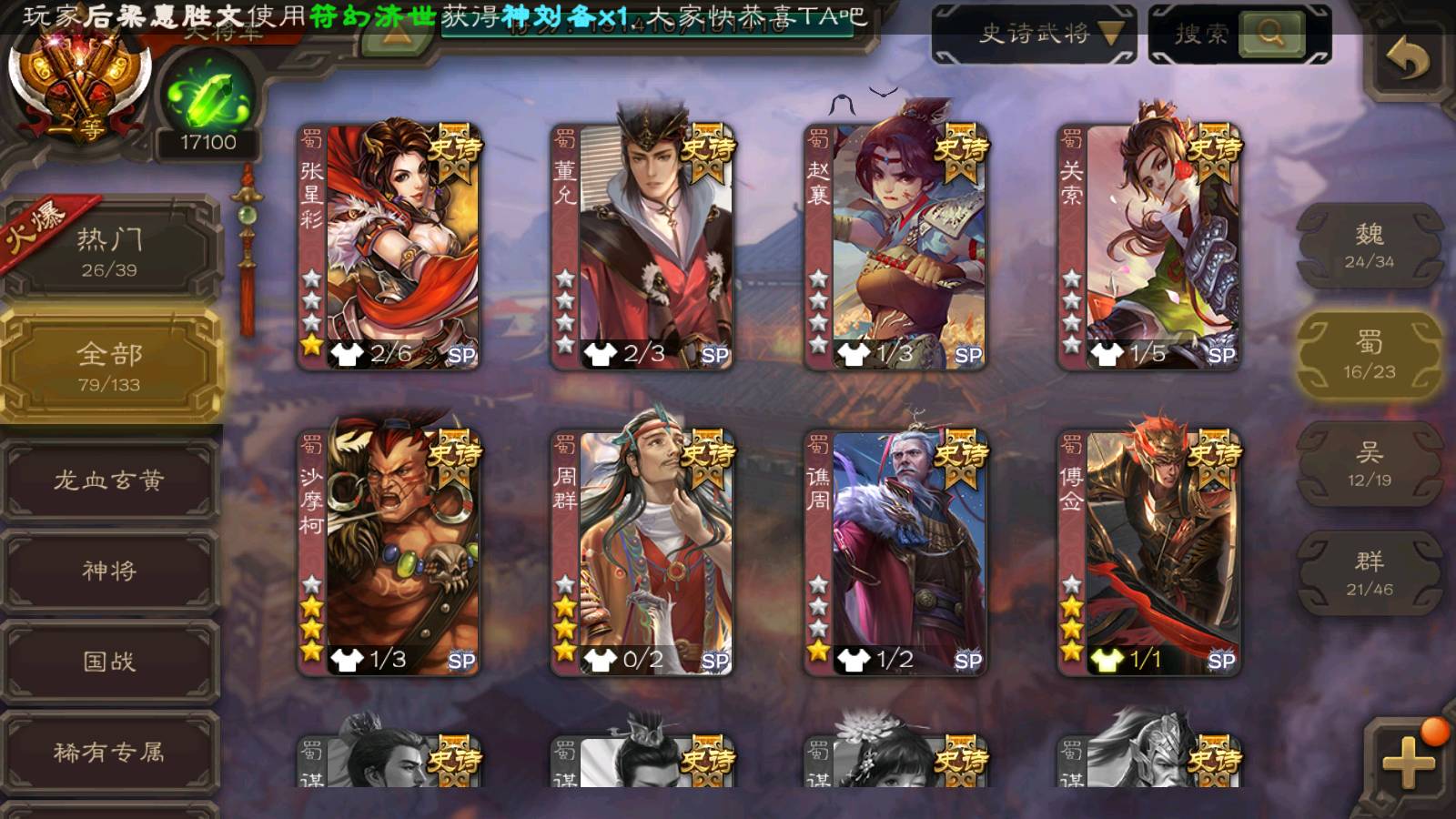The height and width of the screenshot is (819, 1456).
Task: Choose the 谯周 general card
Action: point(895,552)
